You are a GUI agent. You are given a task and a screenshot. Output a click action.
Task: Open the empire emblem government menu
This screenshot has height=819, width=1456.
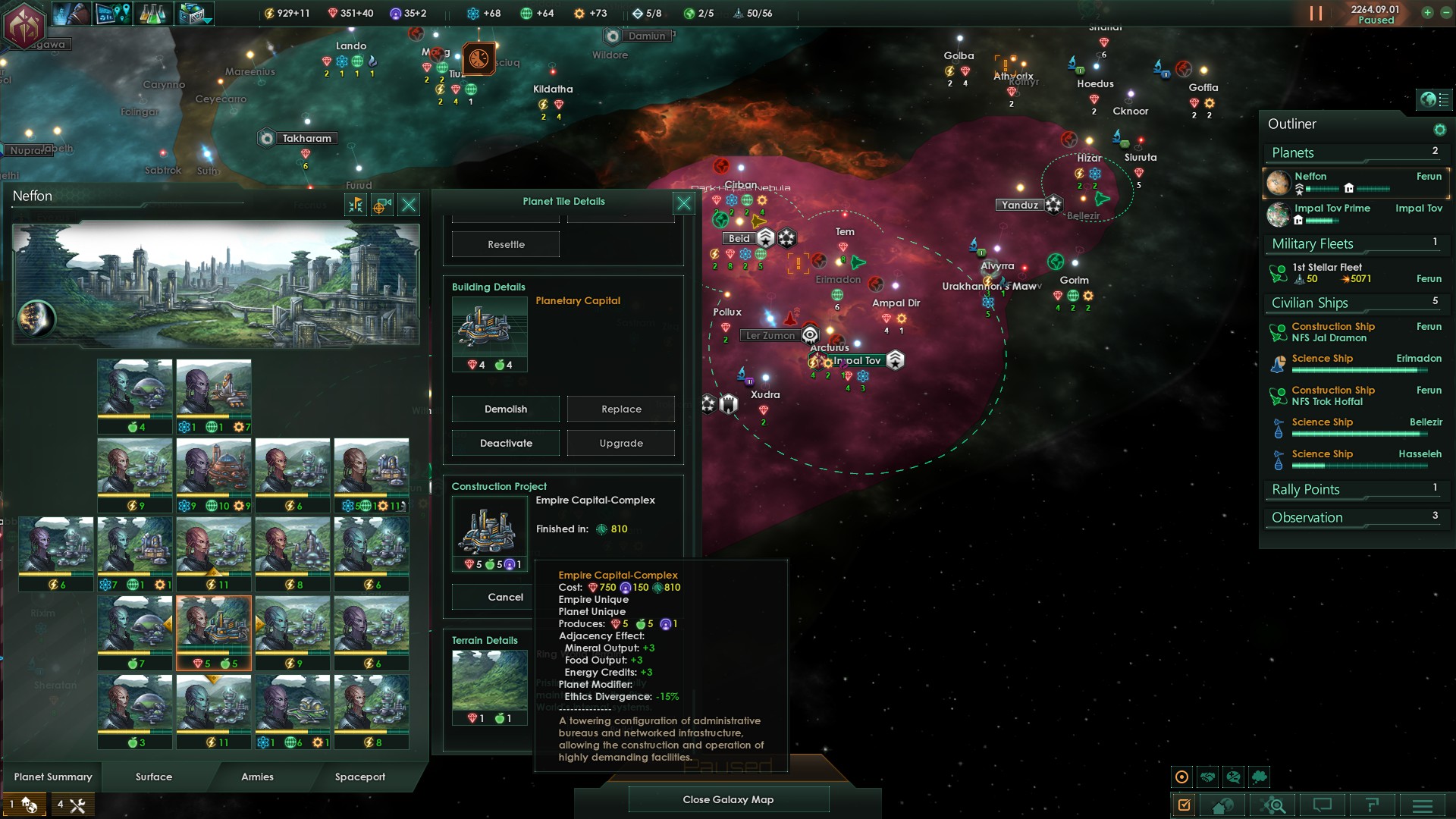point(24,24)
